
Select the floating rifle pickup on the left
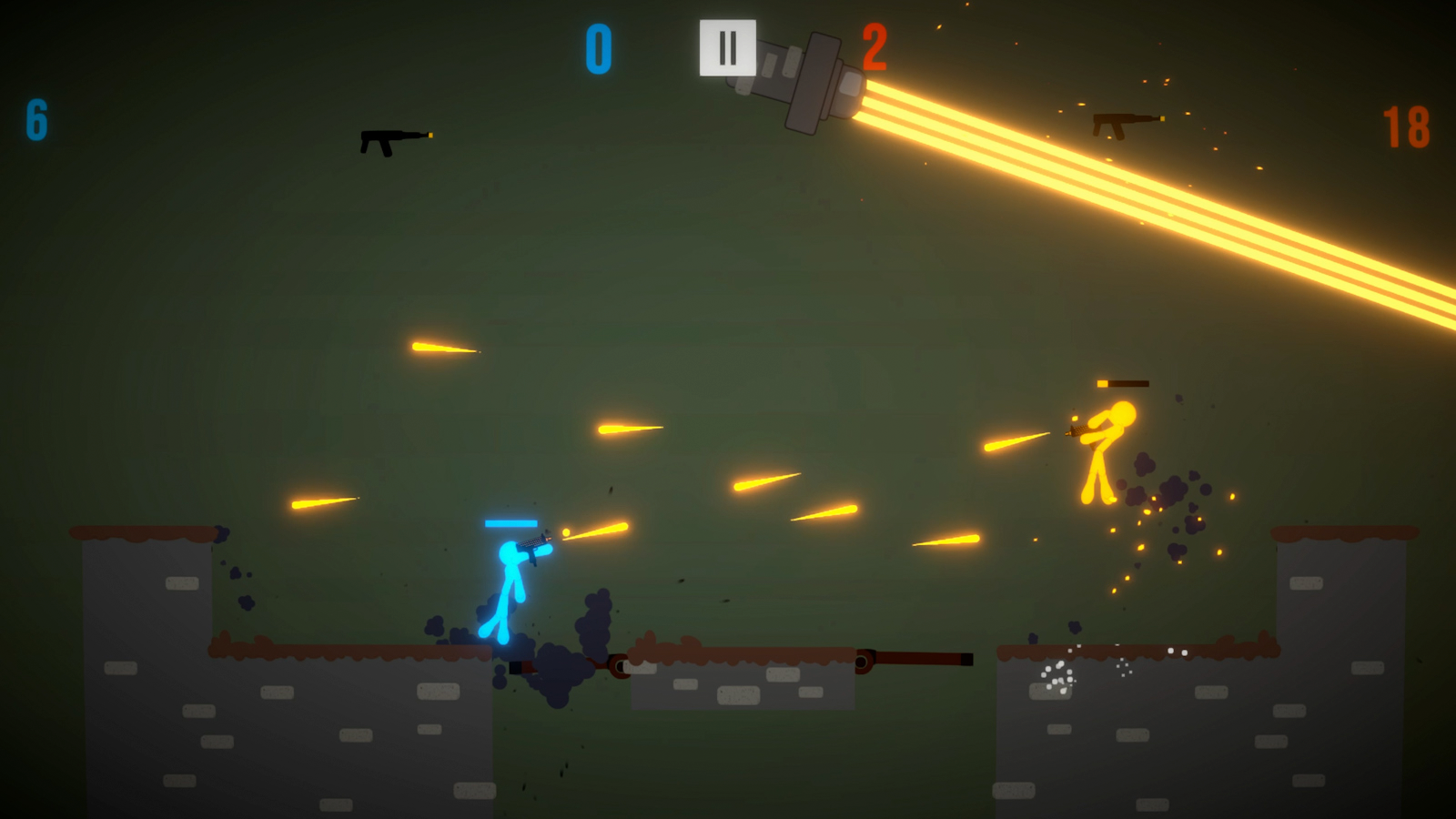click(391, 138)
